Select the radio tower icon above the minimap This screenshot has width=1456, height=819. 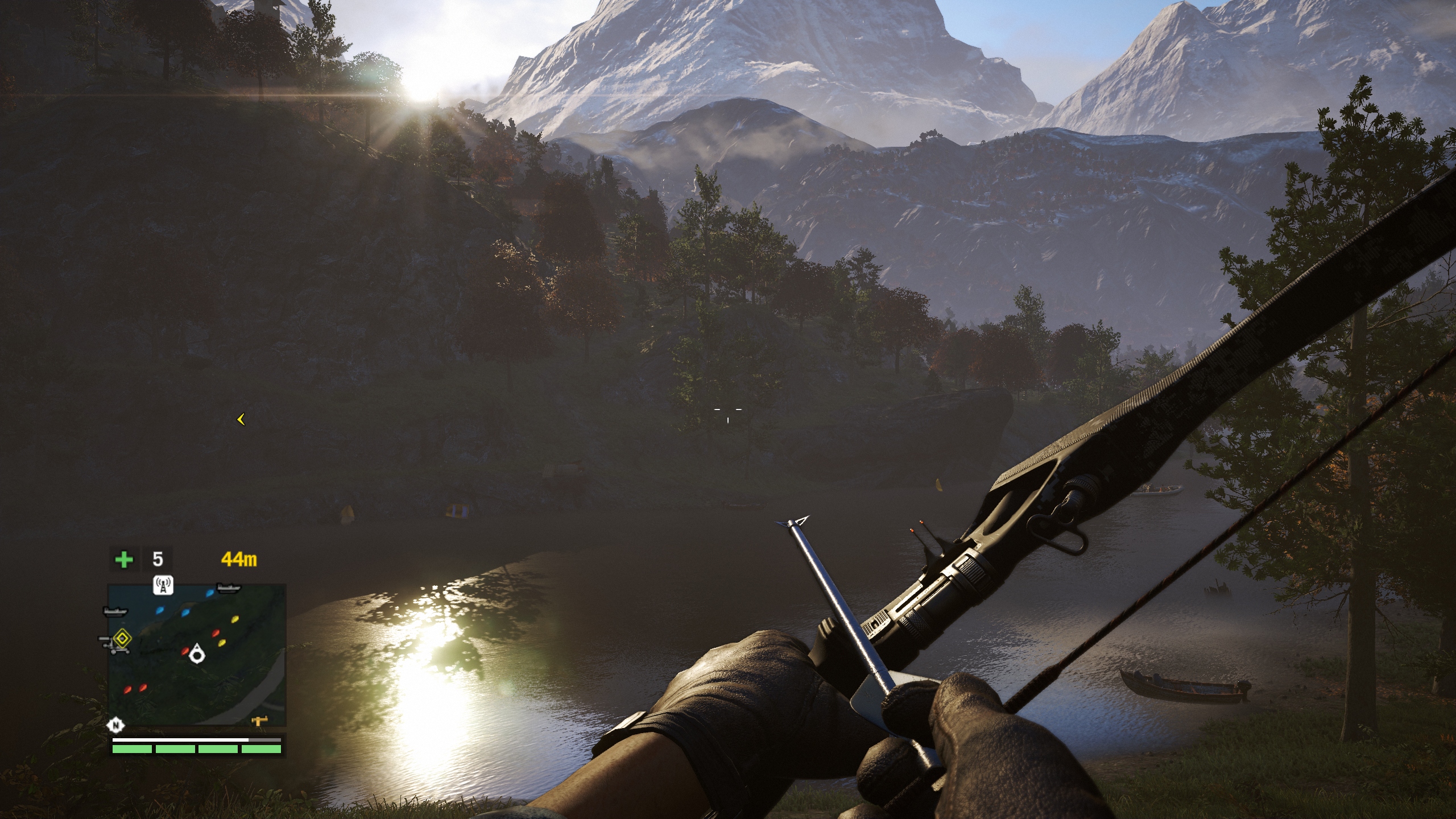pos(163,585)
